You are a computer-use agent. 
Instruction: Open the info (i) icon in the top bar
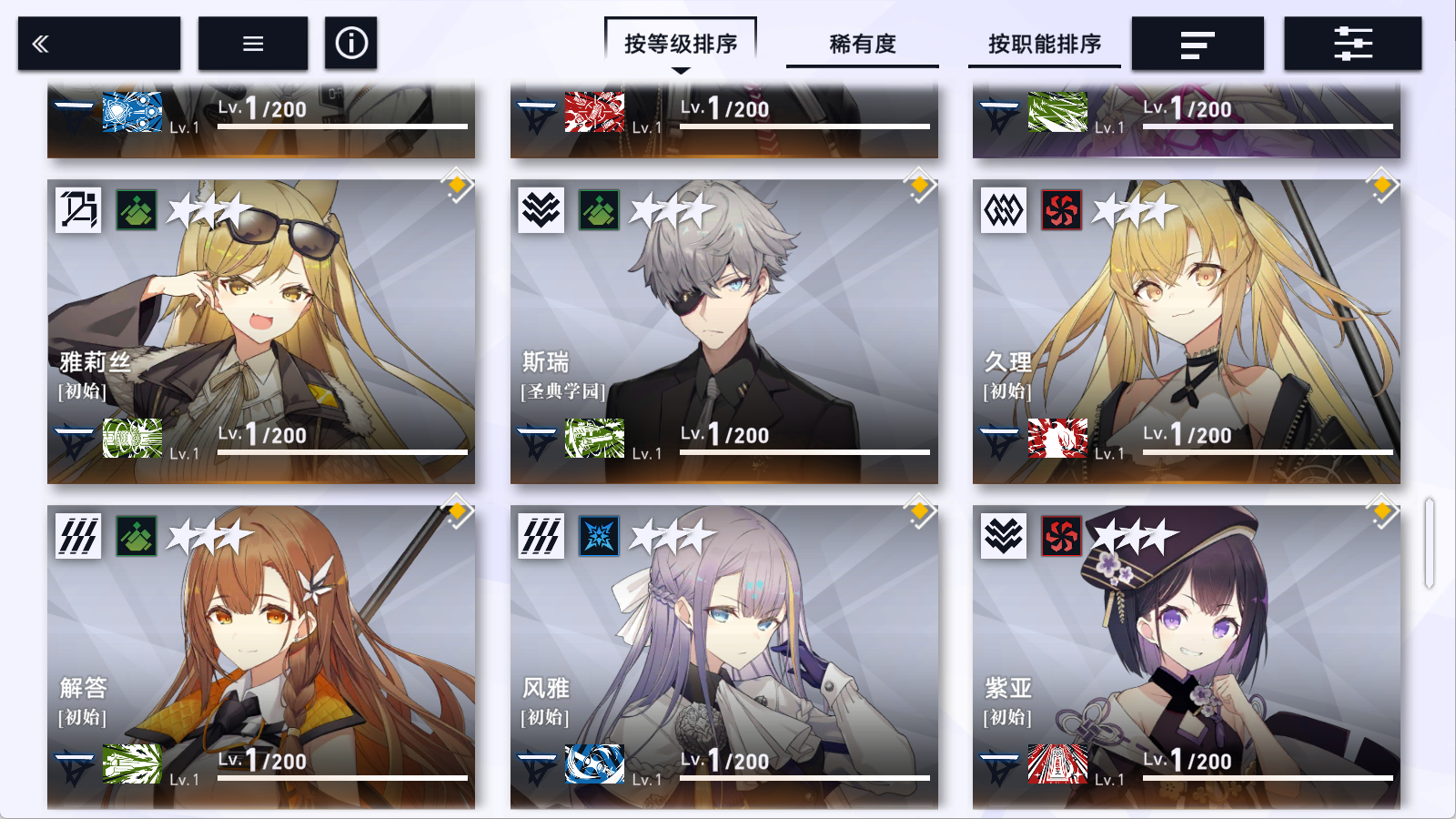tap(351, 43)
